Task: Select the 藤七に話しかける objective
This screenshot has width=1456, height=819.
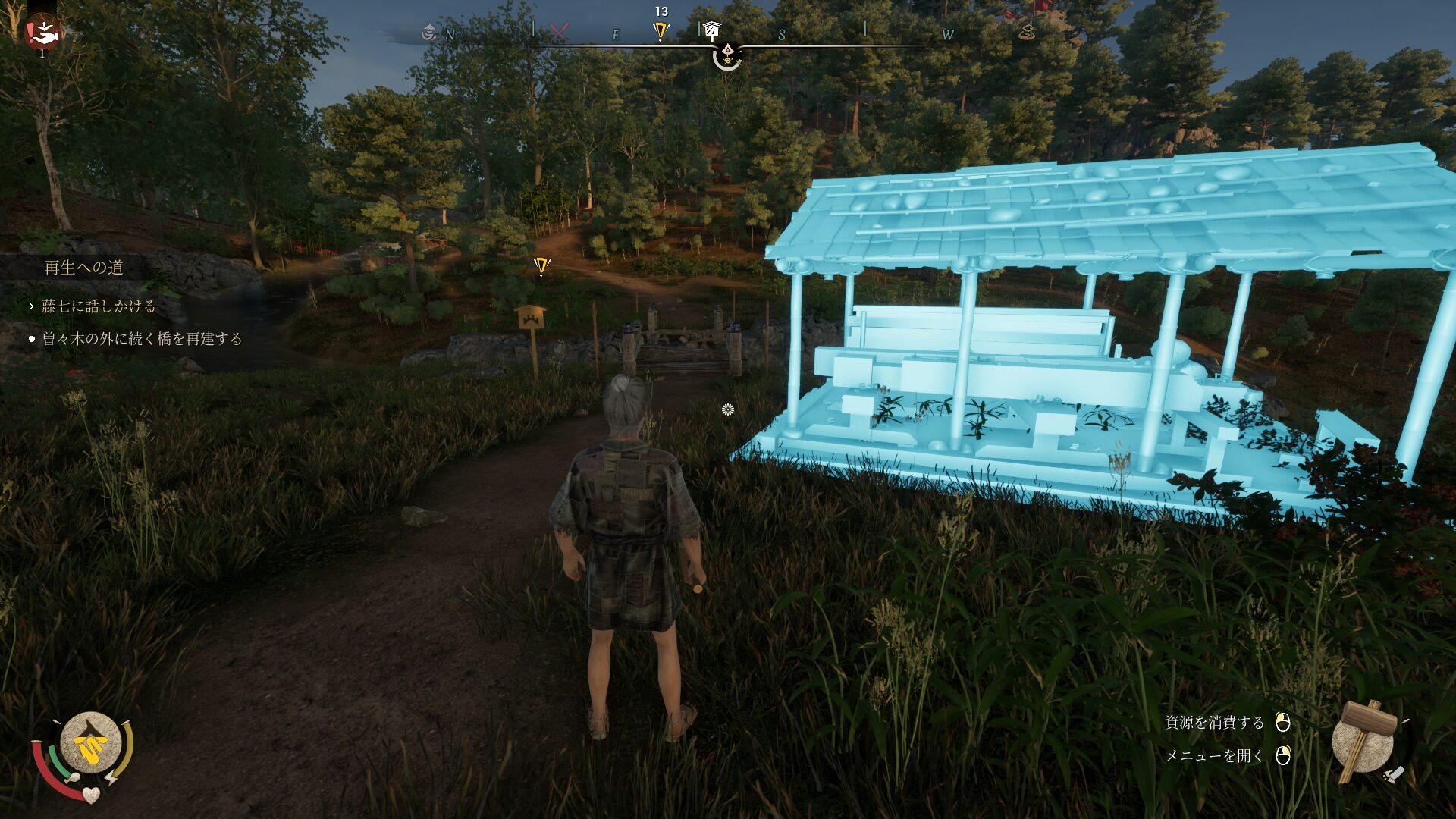Action: pos(99,306)
